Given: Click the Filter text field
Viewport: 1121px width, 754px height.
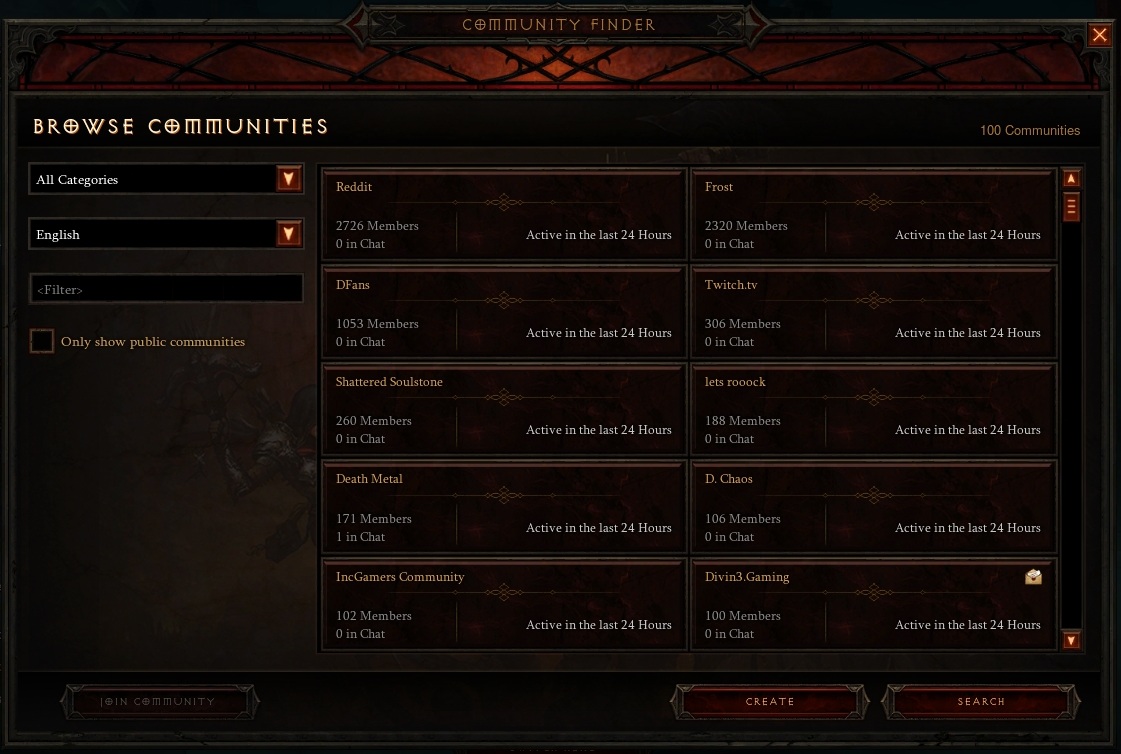Looking at the screenshot, I should [x=166, y=289].
